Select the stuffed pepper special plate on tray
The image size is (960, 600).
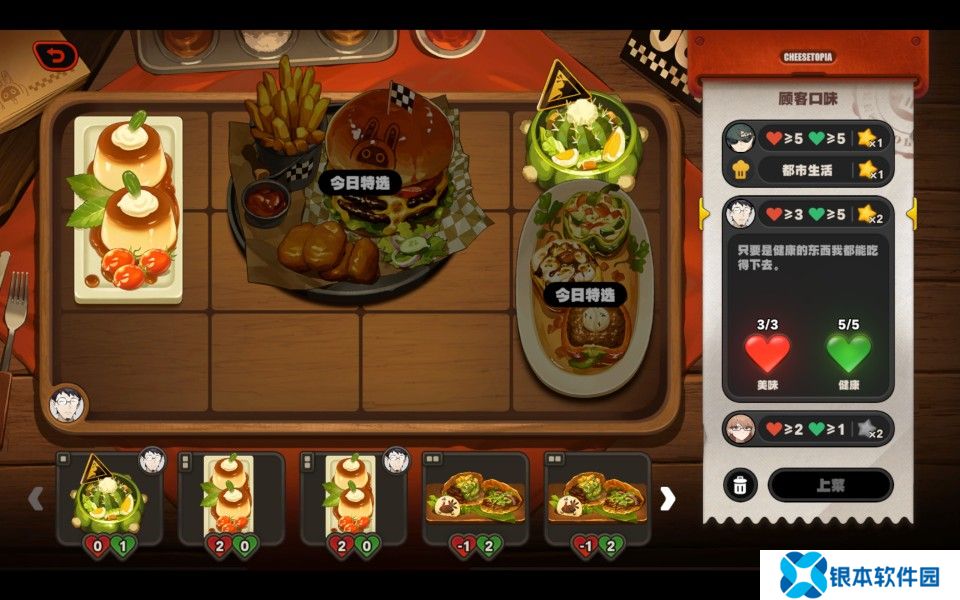pos(583,290)
